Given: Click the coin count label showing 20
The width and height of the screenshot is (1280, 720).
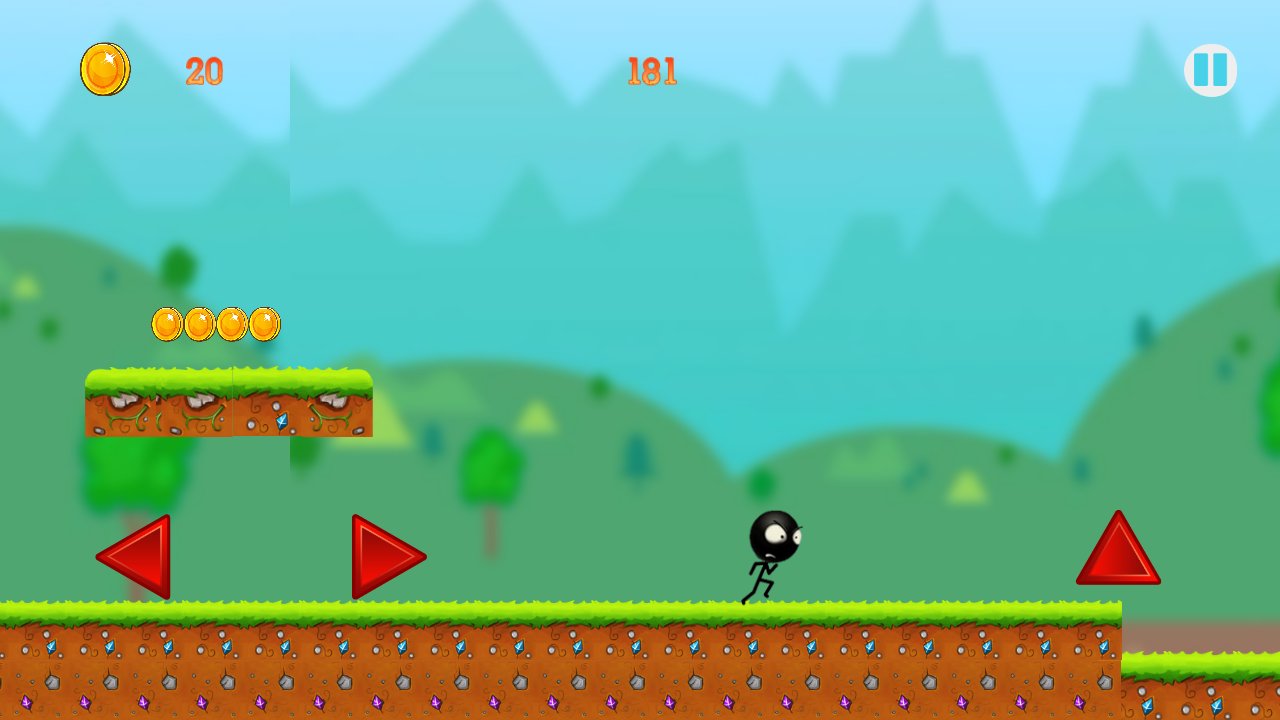Looking at the screenshot, I should click(203, 70).
